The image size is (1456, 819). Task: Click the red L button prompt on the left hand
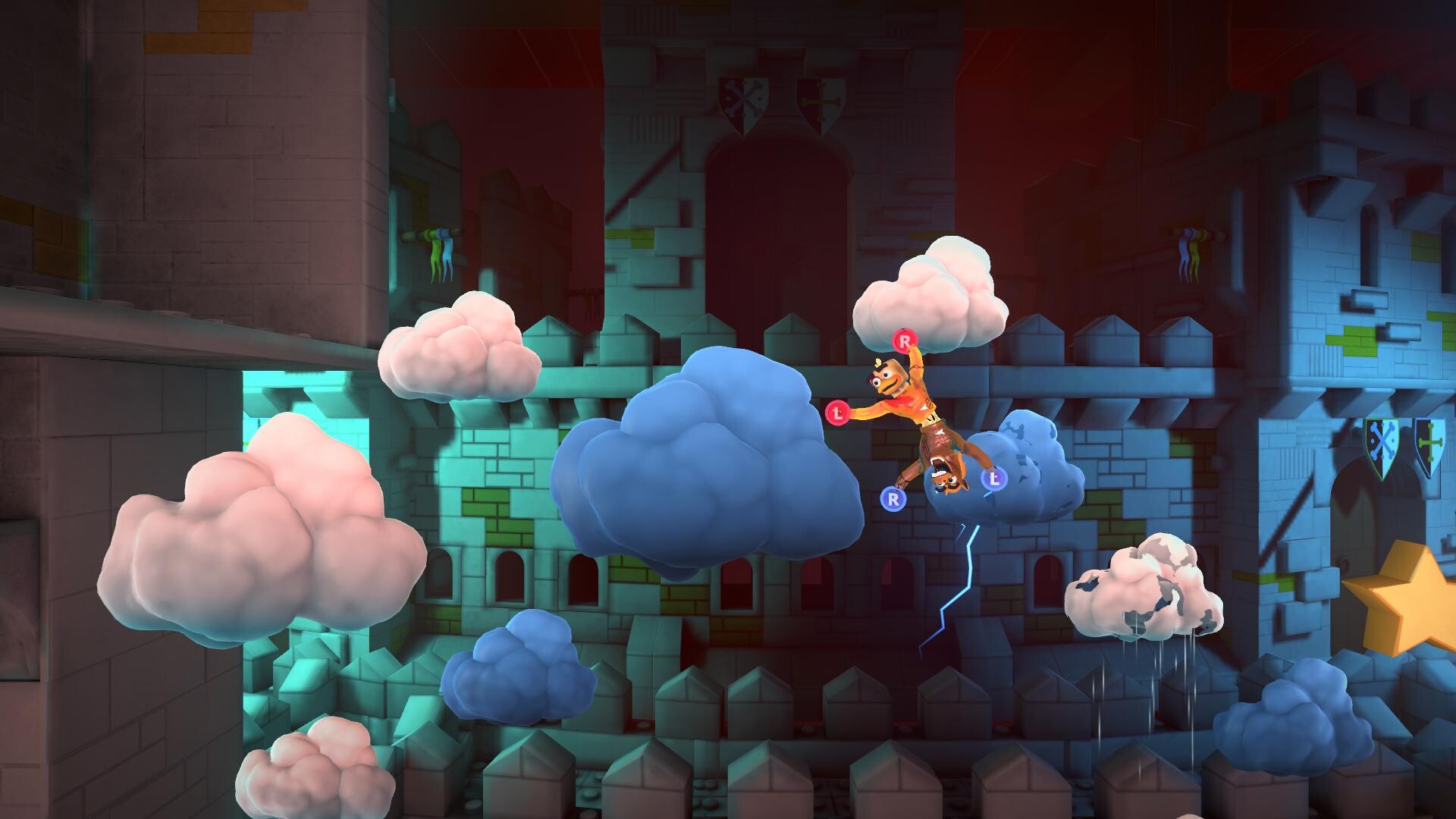[838, 414]
